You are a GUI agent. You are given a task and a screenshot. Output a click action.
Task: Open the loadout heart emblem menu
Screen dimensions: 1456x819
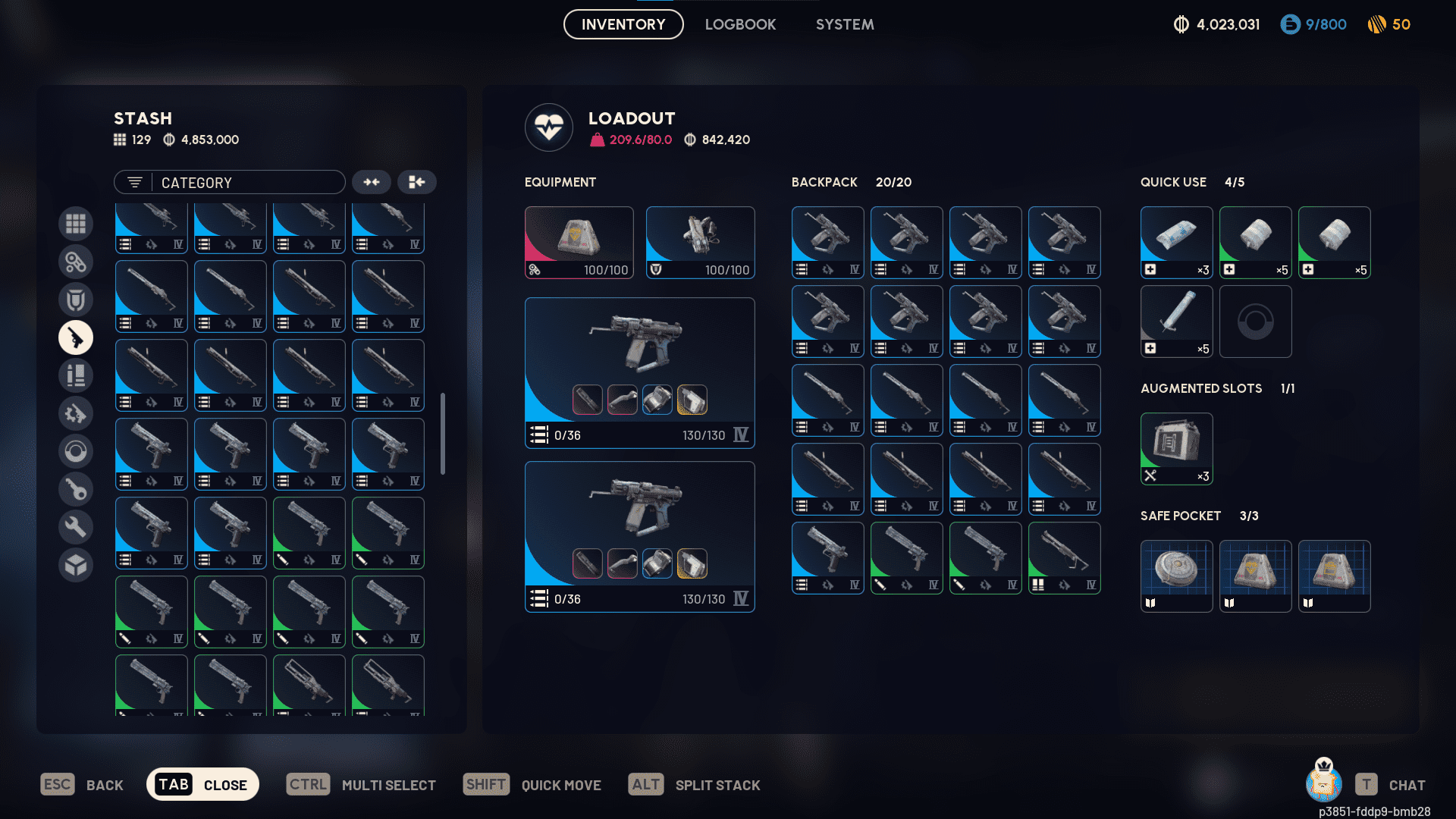549,127
